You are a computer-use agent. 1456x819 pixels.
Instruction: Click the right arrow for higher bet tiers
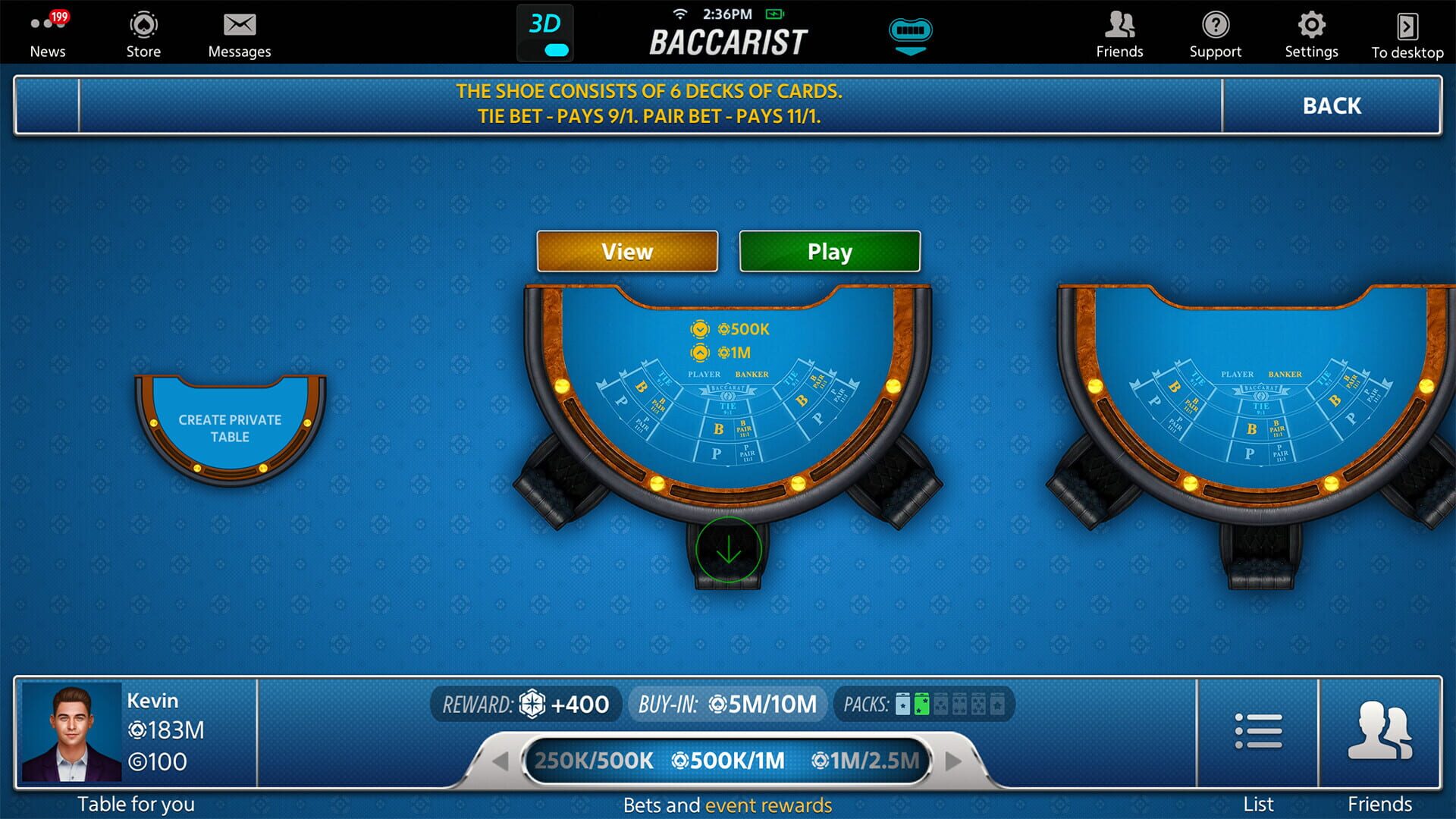point(954,761)
